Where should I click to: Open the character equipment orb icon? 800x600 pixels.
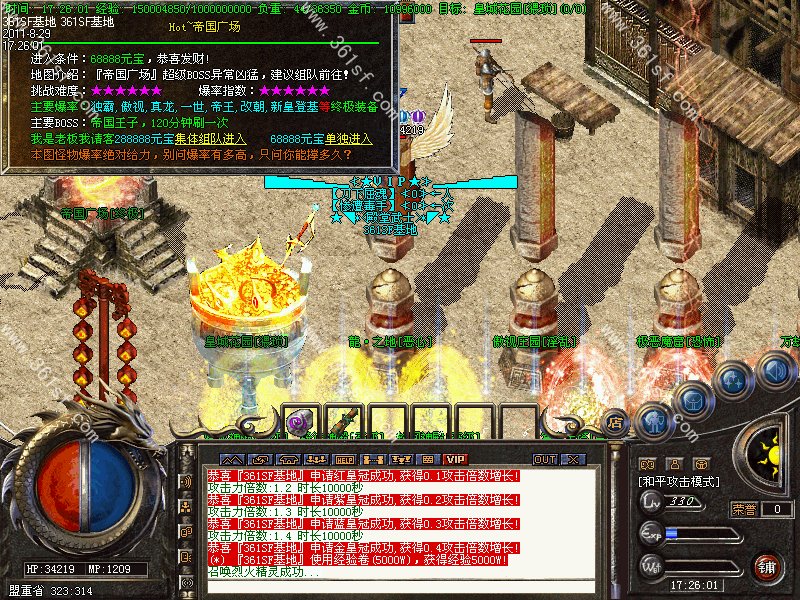(x=653, y=421)
